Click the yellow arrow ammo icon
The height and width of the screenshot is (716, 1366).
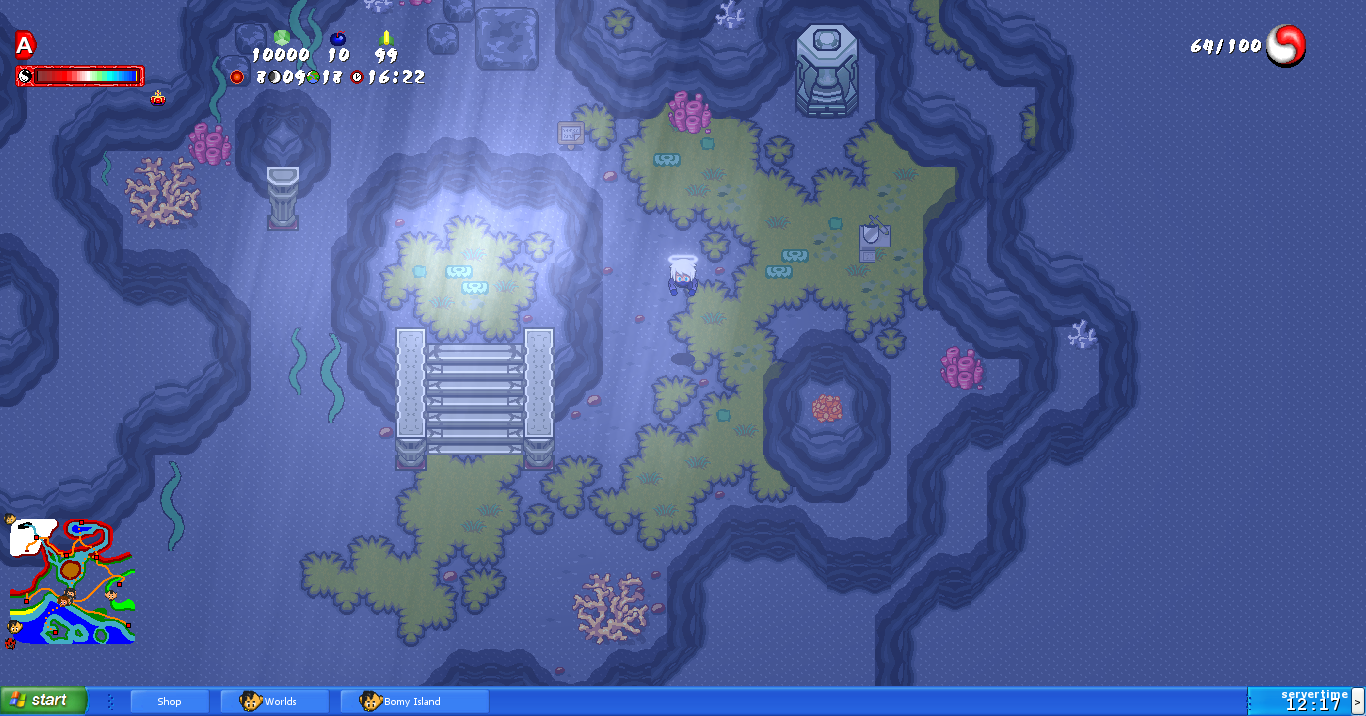tap(386, 38)
